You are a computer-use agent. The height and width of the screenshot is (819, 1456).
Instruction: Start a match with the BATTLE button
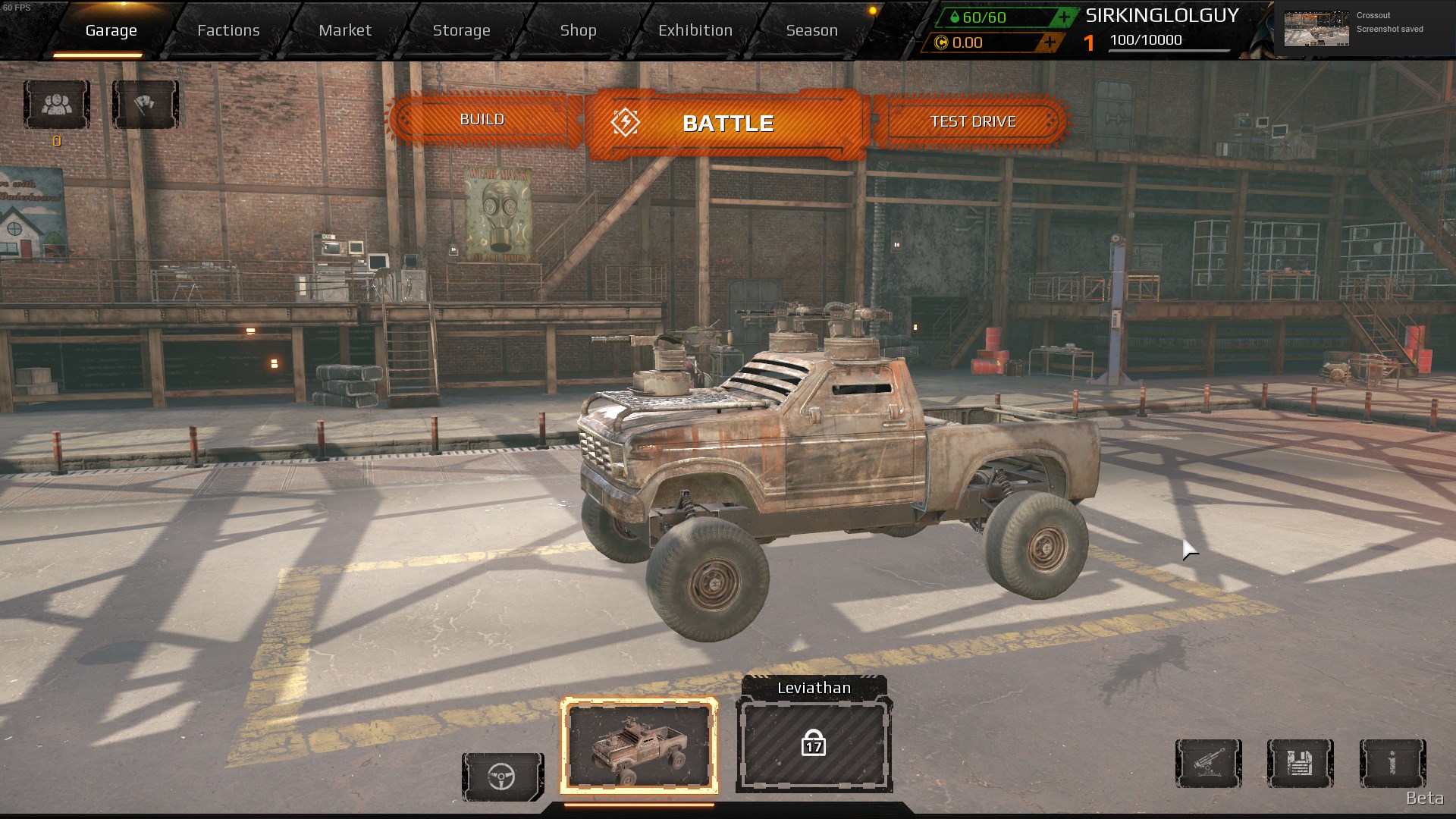tap(727, 123)
